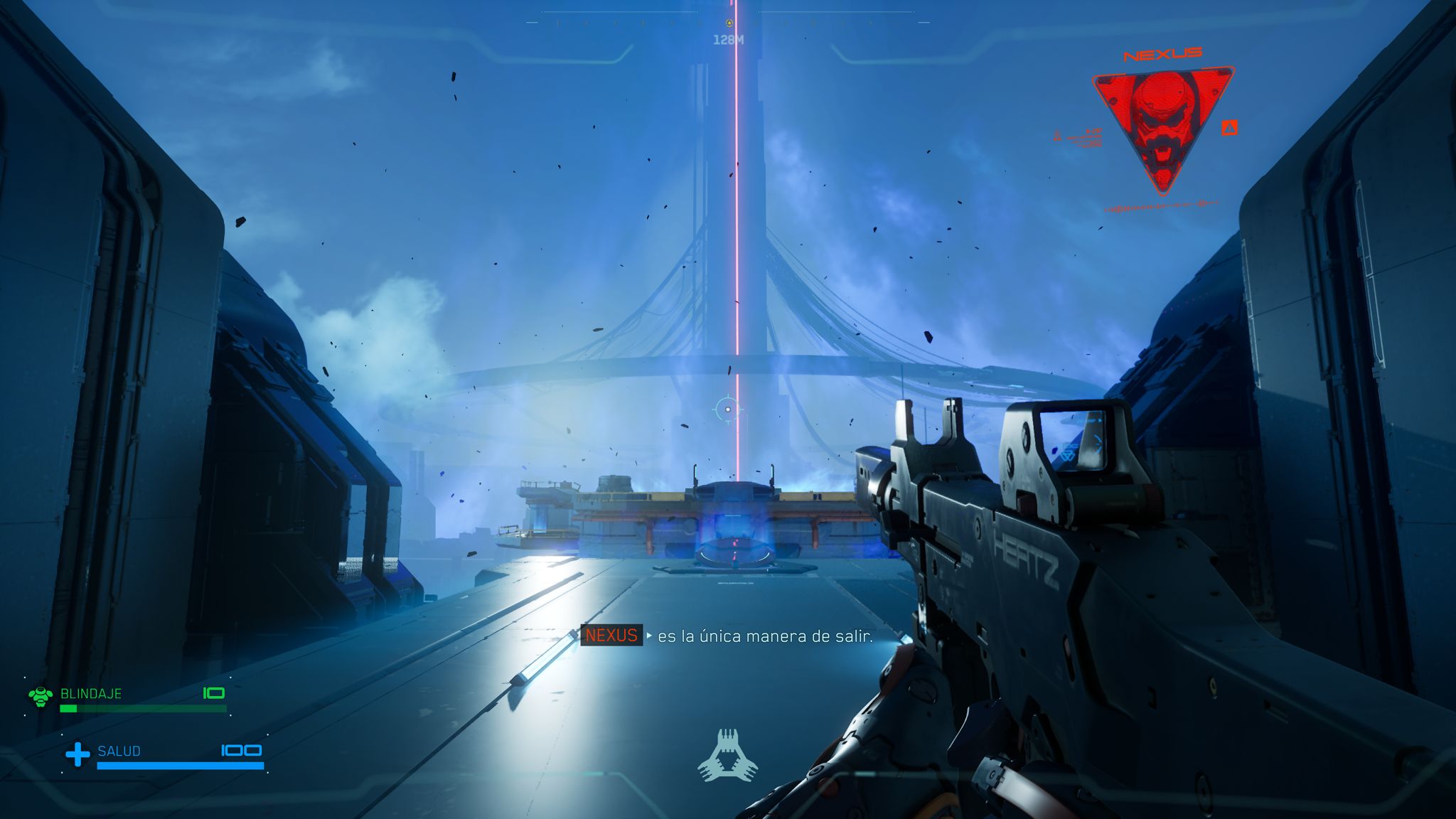This screenshot has width=1456, height=819.
Task: Select the green Blindaje armor icon
Action: click(x=41, y=695)
